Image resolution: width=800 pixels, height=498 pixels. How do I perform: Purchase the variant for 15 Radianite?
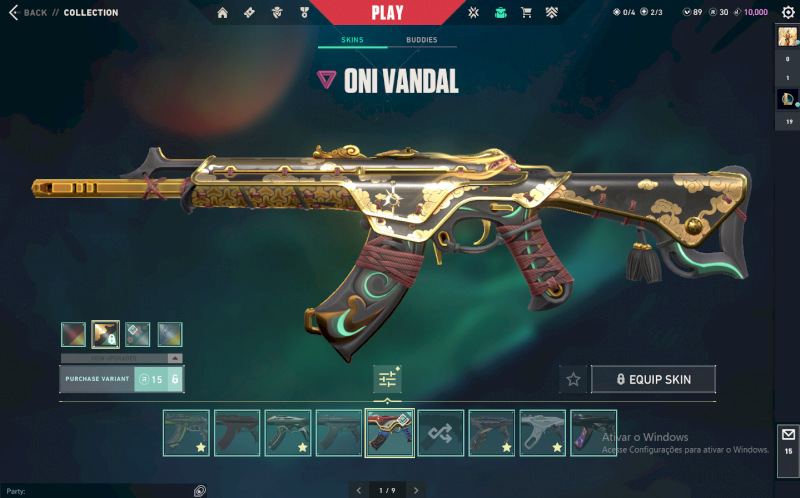[x=121, y=379]
